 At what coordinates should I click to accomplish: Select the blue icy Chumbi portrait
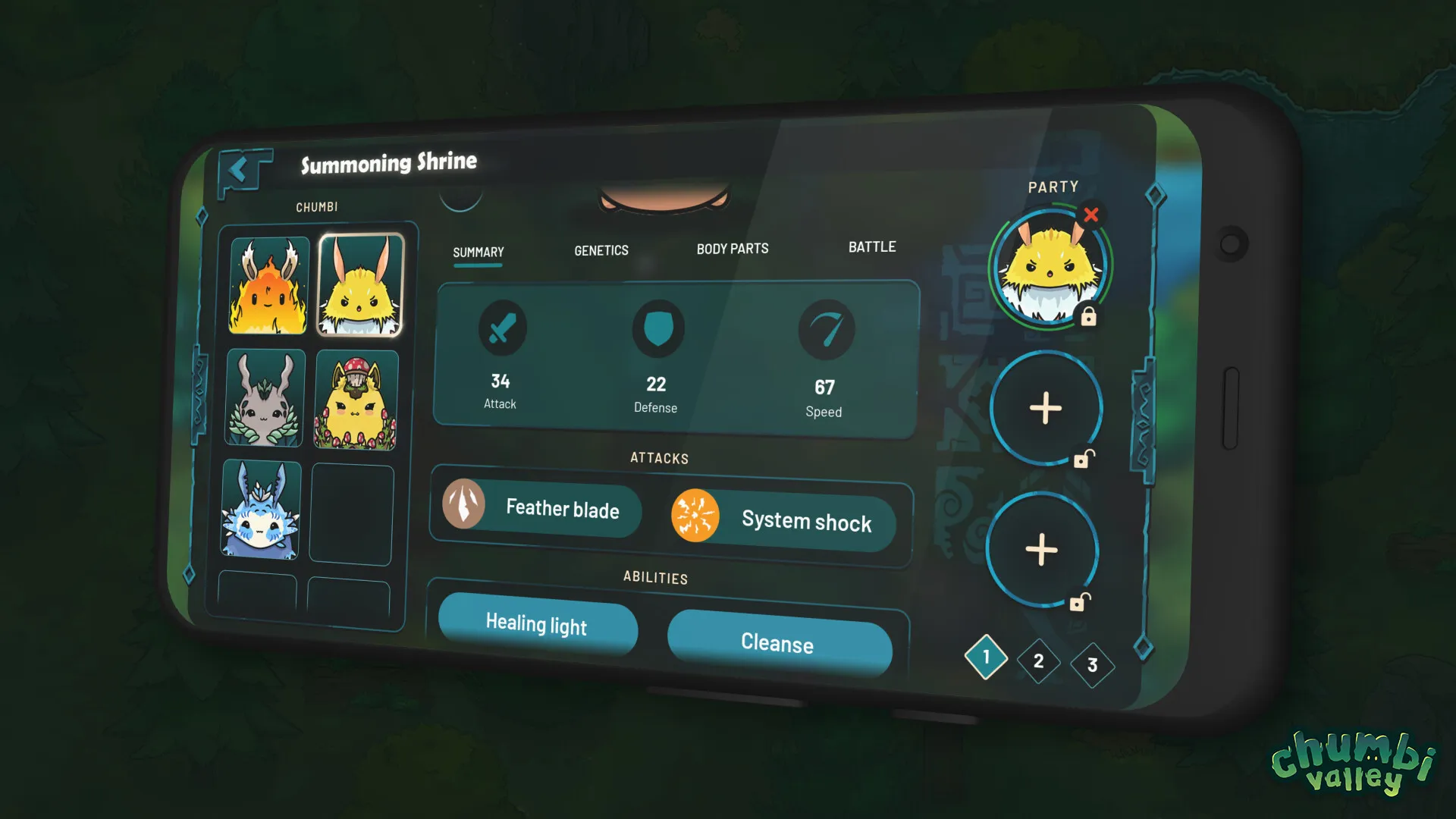[261, 510]
